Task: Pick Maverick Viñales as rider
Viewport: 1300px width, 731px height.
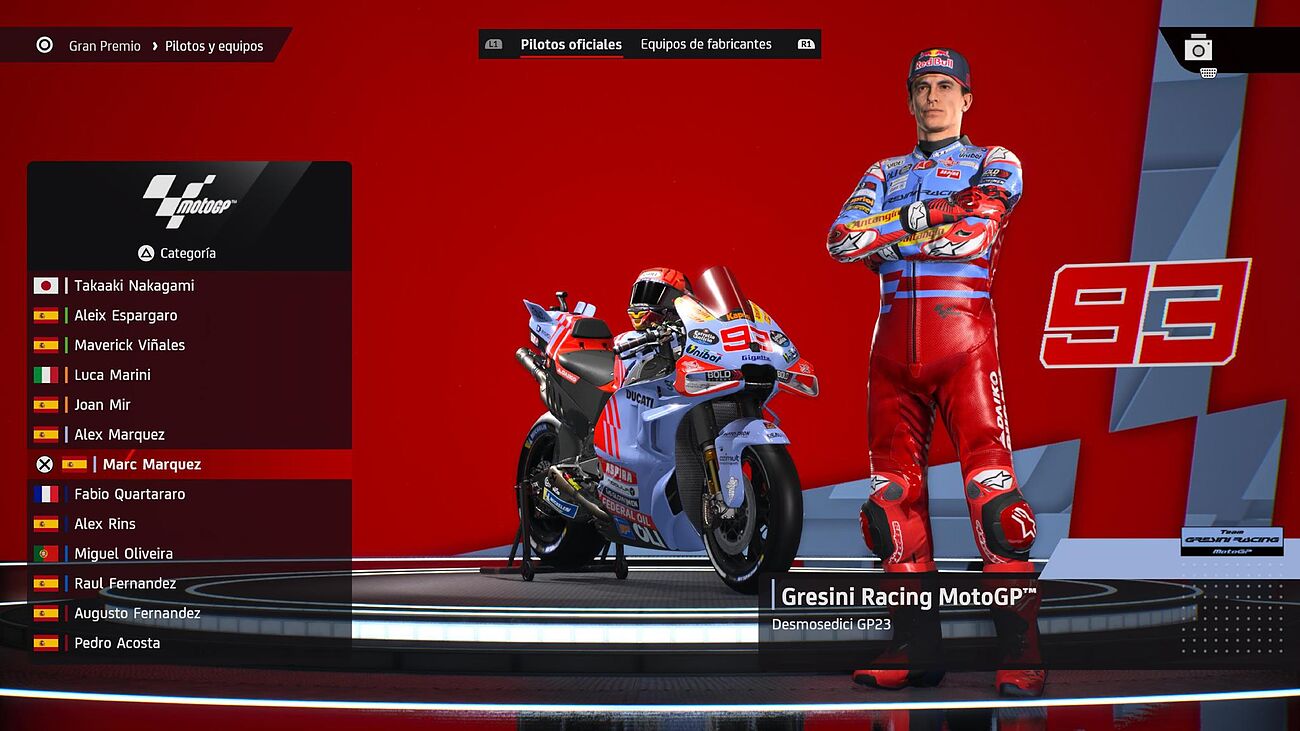Action: 129,346
